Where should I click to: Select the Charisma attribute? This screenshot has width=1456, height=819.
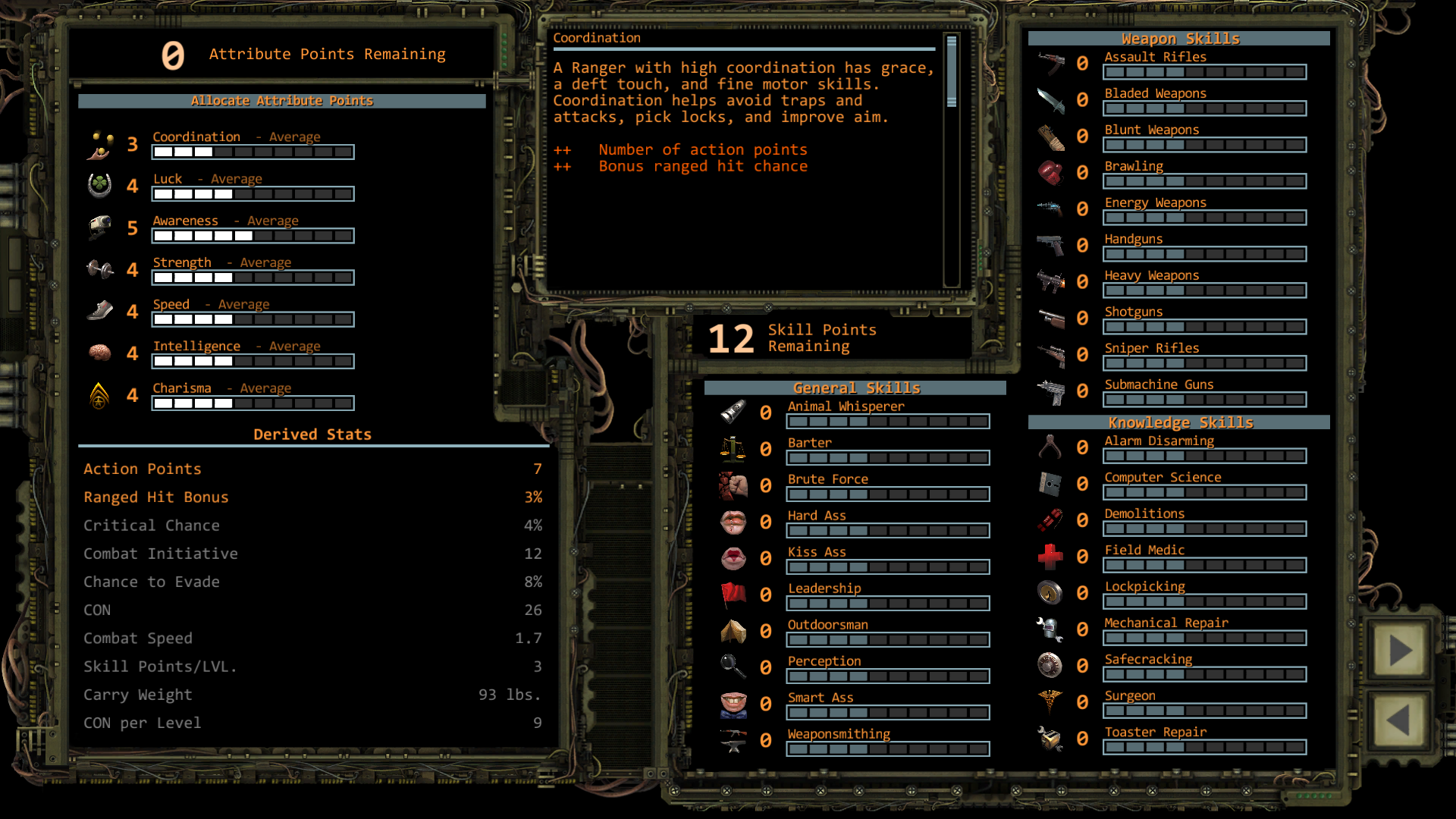pos(182,388)
